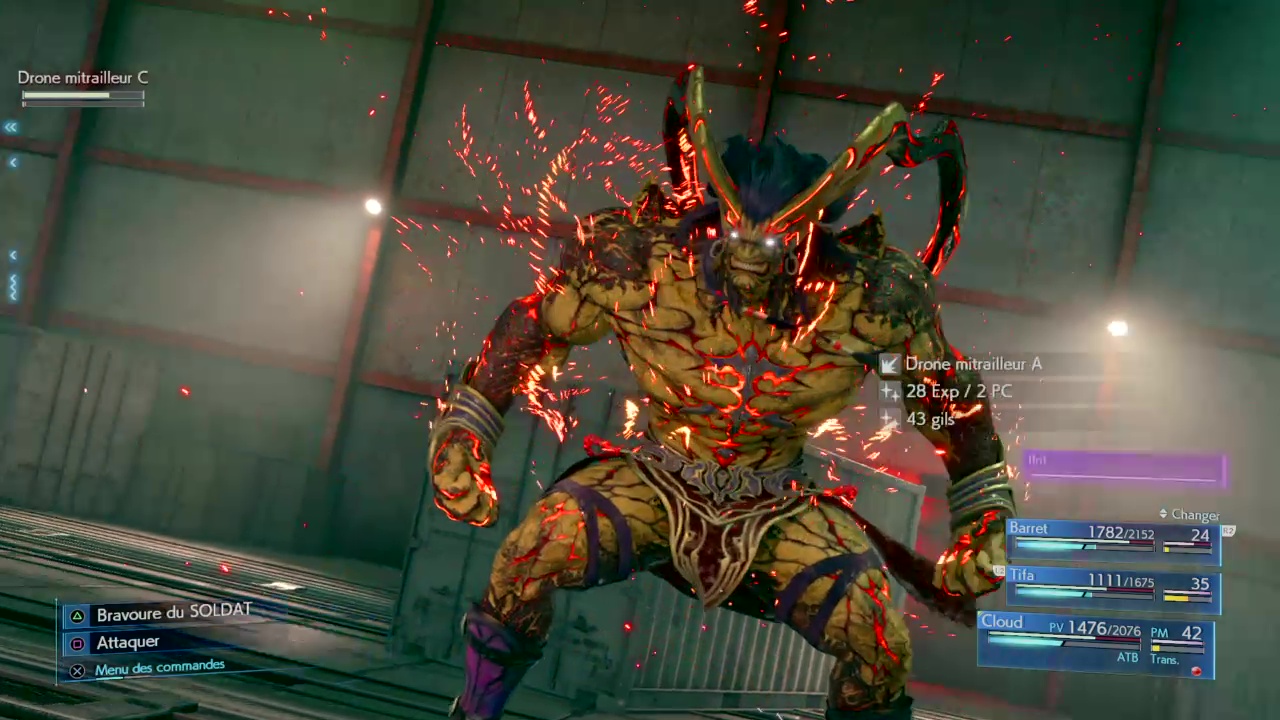The width and height of the screenshot is (1280, 720).
Task: Open the Menu des commandes
Action: 159,668
